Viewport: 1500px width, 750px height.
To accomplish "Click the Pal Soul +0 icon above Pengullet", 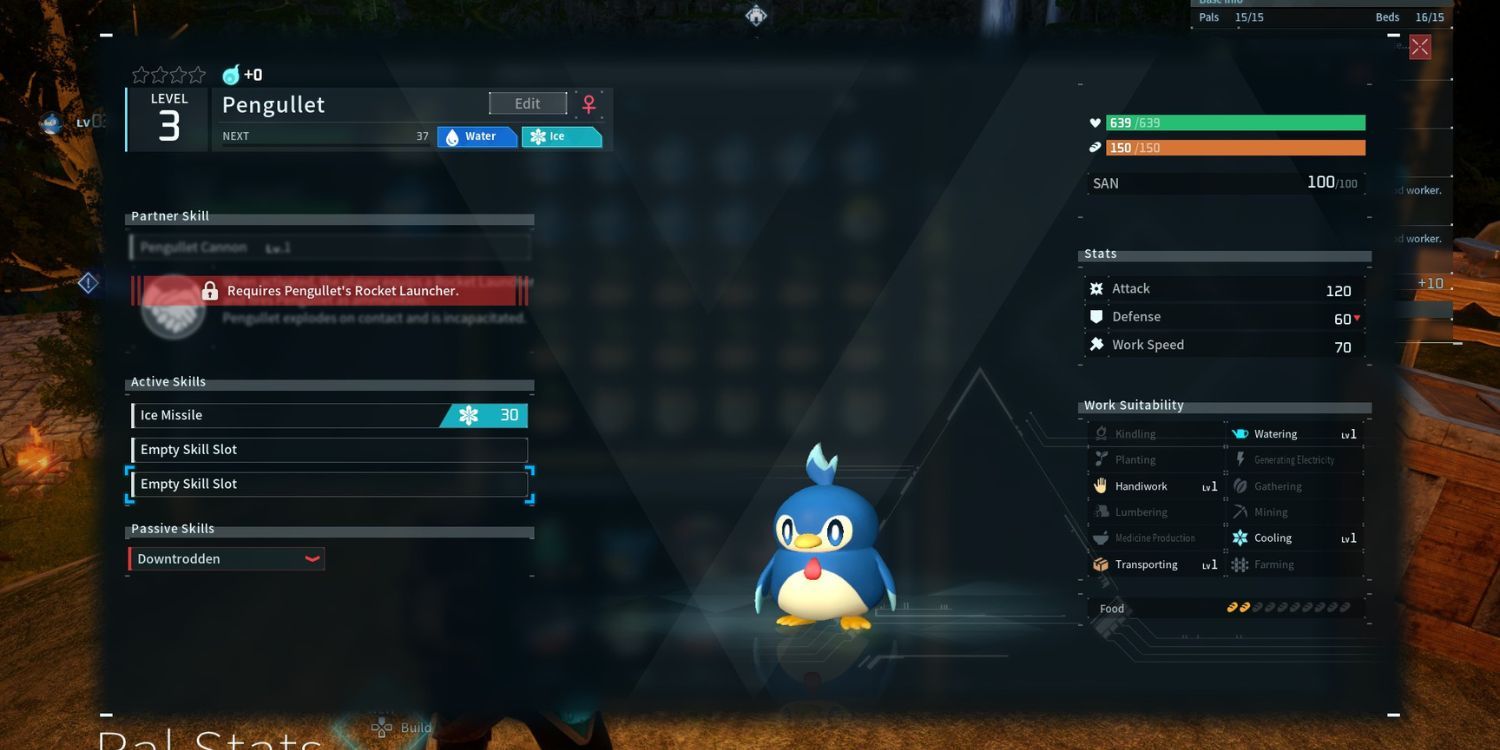I will coord(232,73).
